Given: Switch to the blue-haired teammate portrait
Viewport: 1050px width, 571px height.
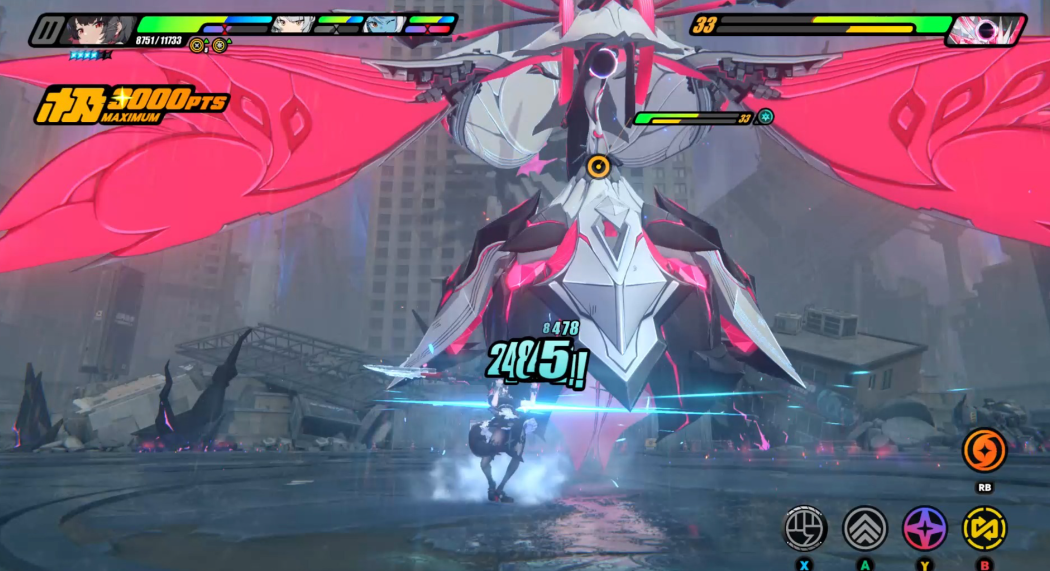Looking at the screenshot, I should pyautogui.click(x=380, y=24).
